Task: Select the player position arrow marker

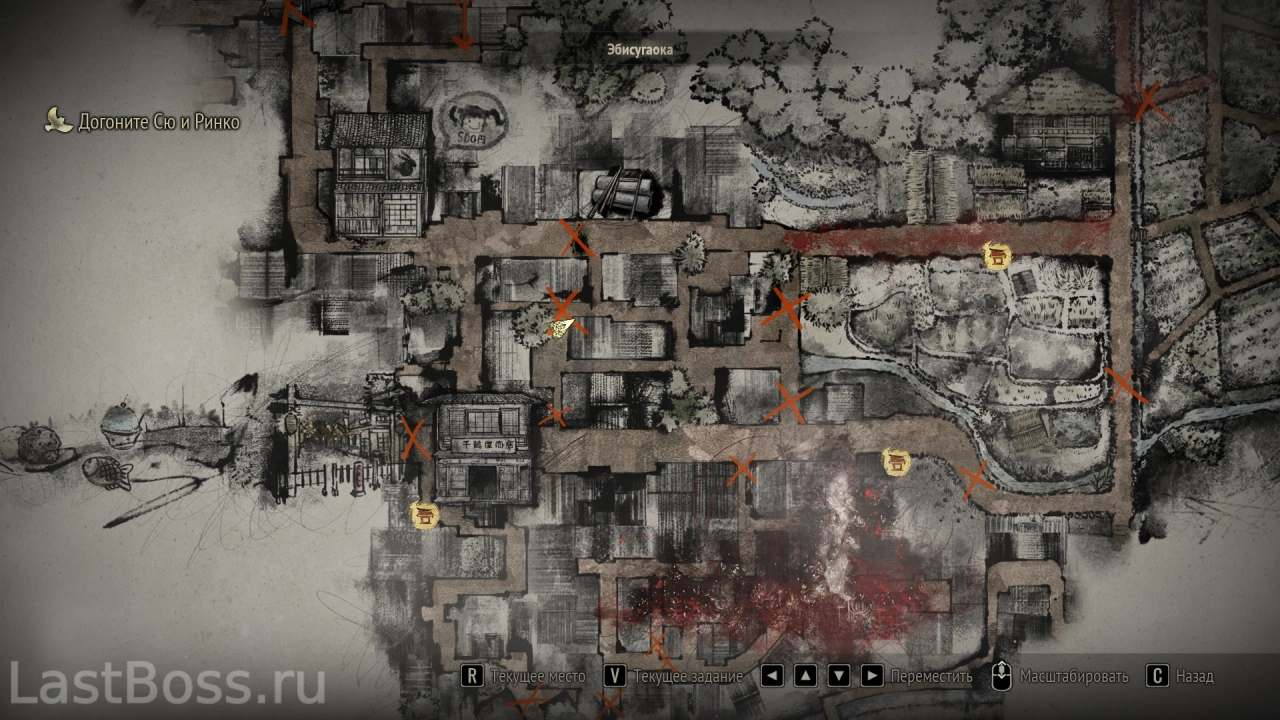Action: pos(563,325)
